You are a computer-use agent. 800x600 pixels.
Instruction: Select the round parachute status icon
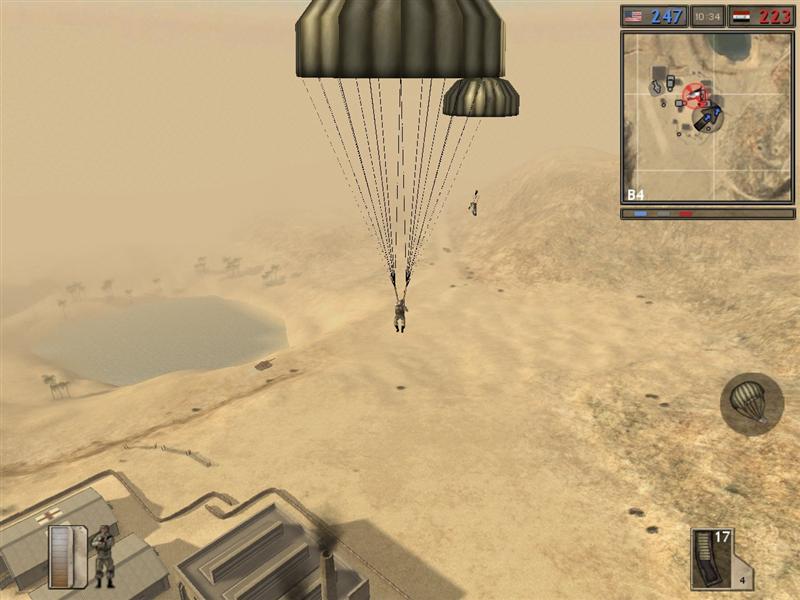point(751,403)
